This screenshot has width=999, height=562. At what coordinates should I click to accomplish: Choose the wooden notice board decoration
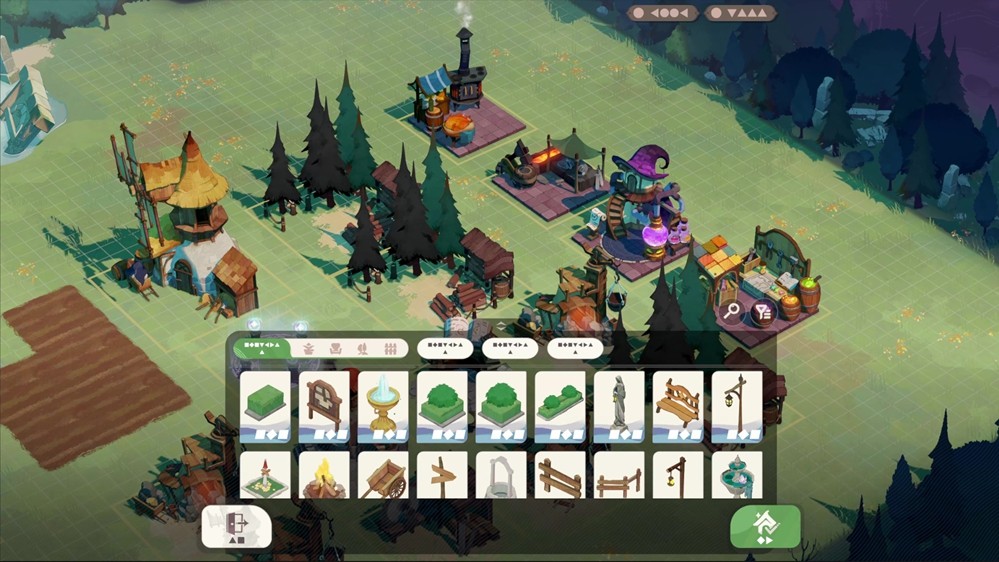pos(324,406)
